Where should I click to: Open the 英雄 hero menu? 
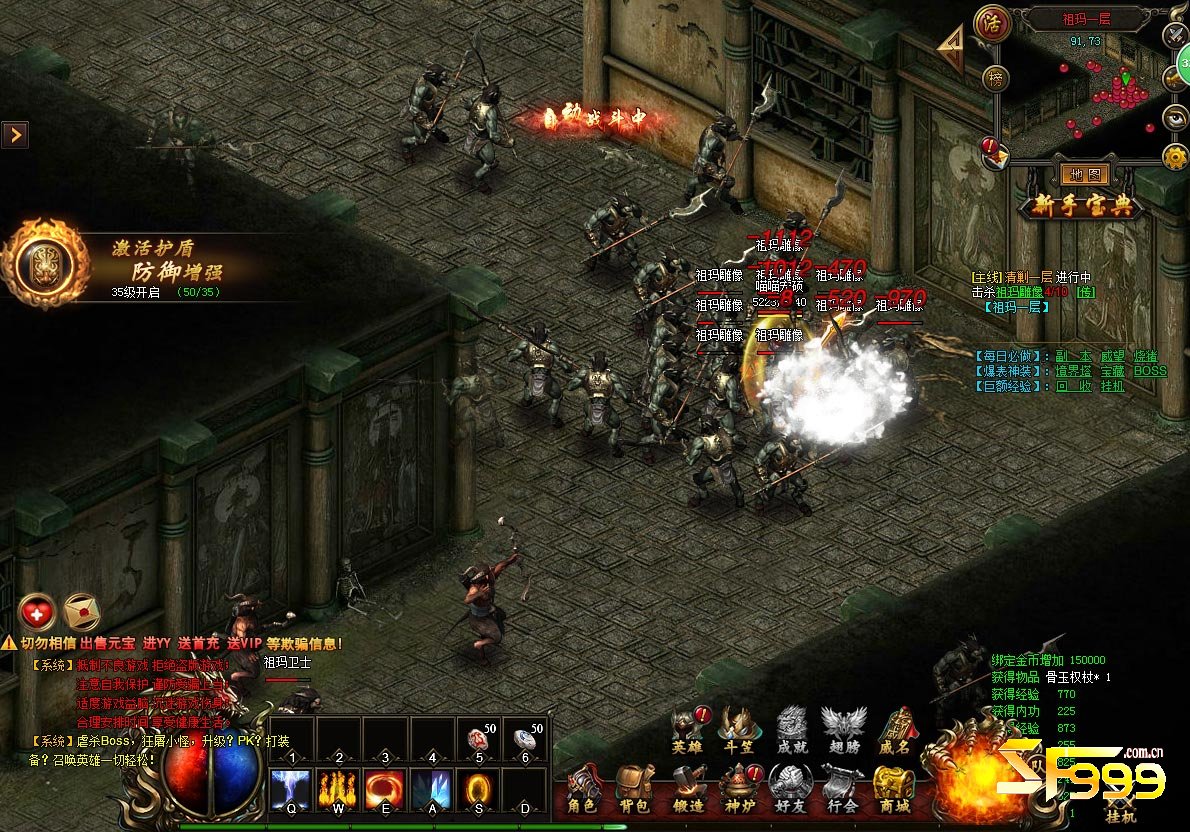pyautogui.click(x=687, y=730)
